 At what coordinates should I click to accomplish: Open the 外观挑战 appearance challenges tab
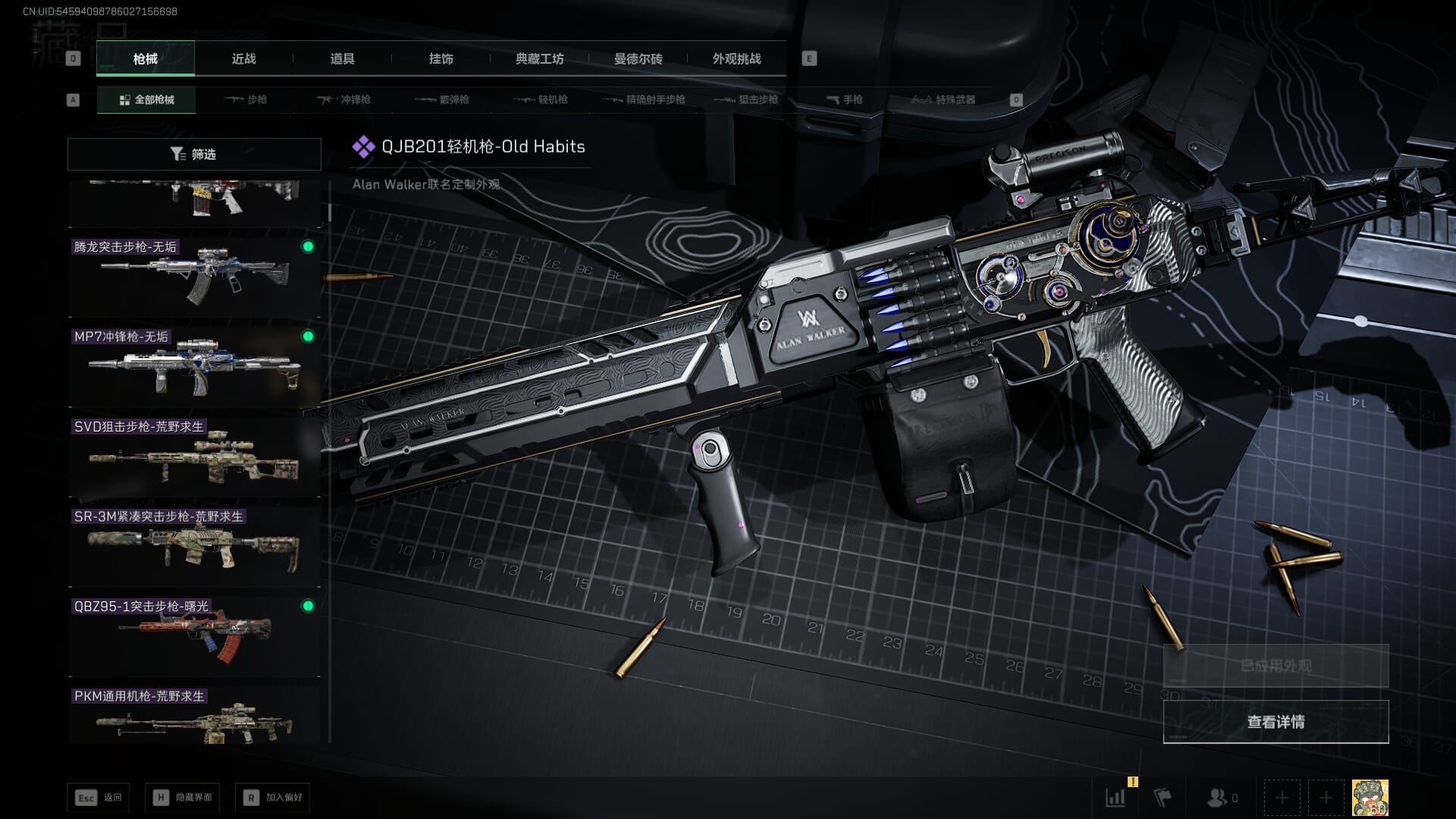(x=736, y=59)
